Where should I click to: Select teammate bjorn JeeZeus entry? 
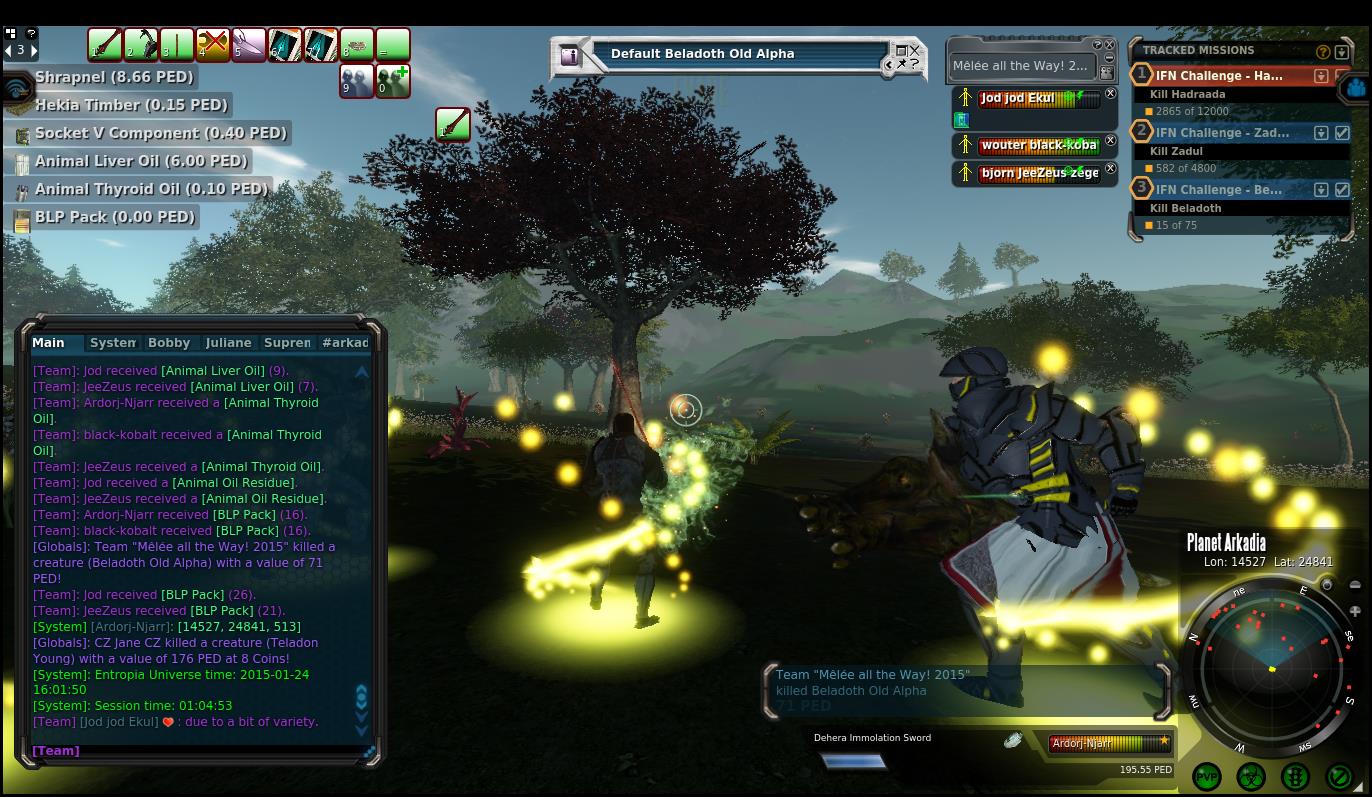(x=1038, y=174)
